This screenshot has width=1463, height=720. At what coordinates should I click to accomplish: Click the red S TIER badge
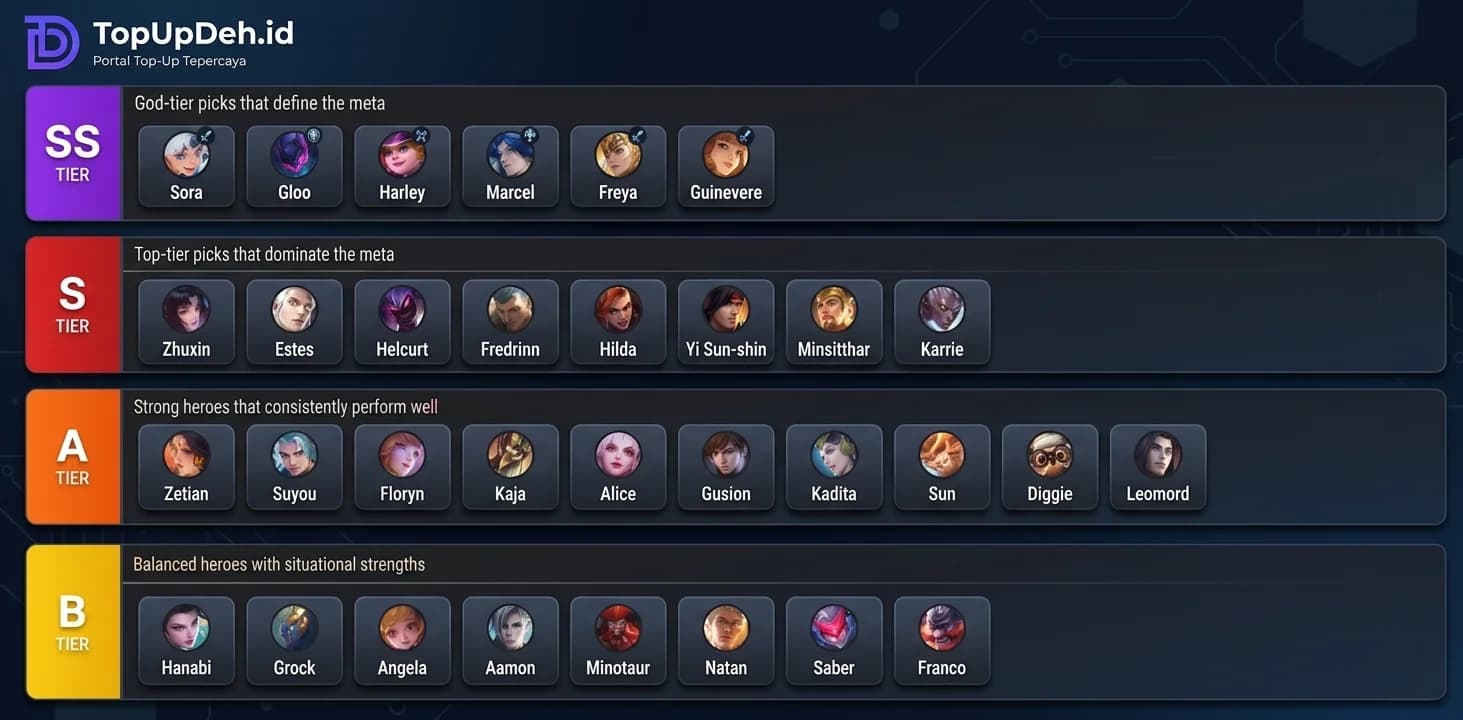pyautogui.click(x=72, y=305)
